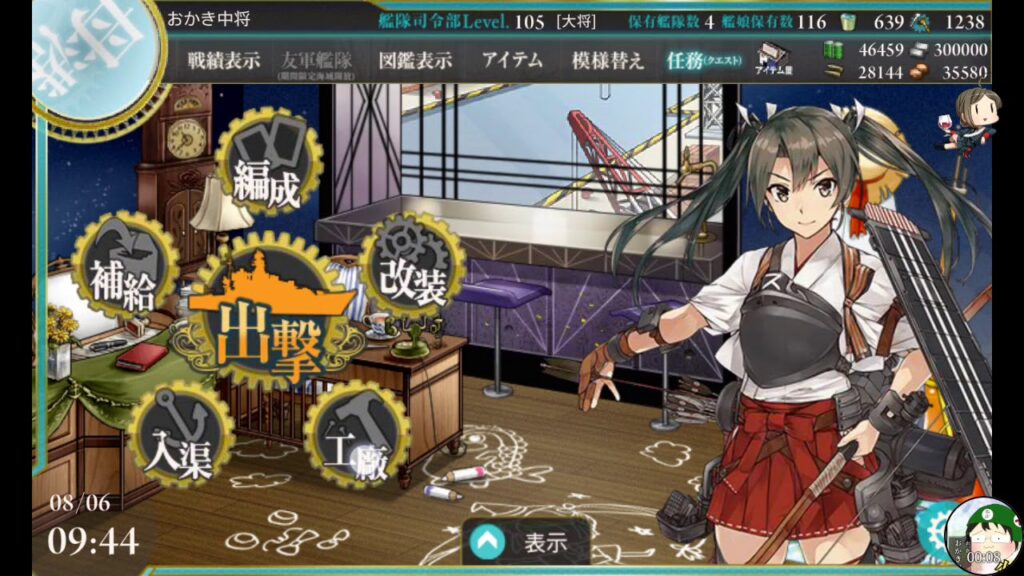Open 模様替え room decoration menu
Viewport: 1024px width, 576px height.
click(607, 60)
